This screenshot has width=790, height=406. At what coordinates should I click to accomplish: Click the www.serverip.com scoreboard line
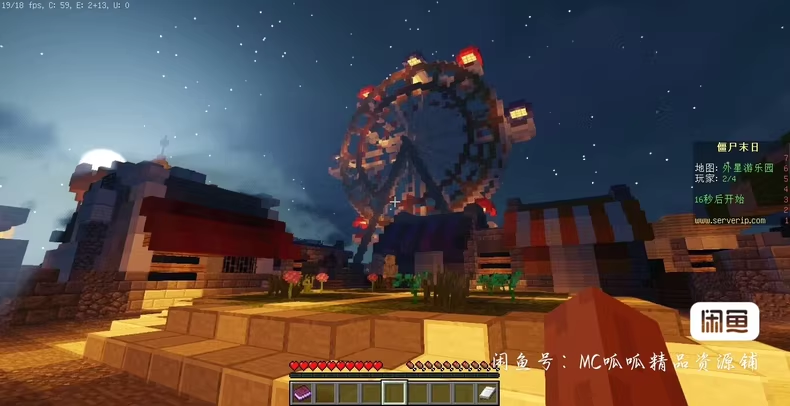click(x=730, y=220)
